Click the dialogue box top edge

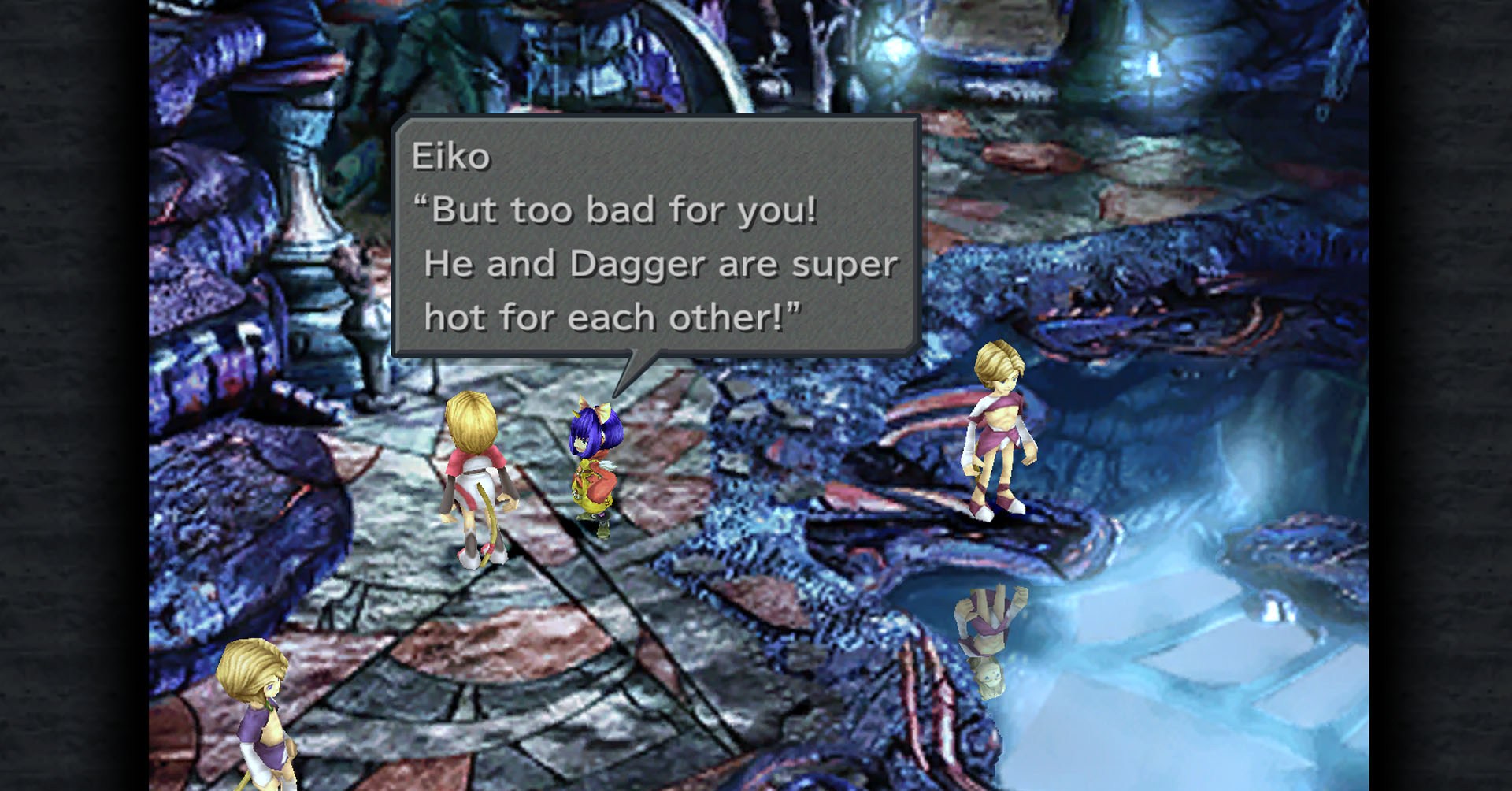(654, 118)
